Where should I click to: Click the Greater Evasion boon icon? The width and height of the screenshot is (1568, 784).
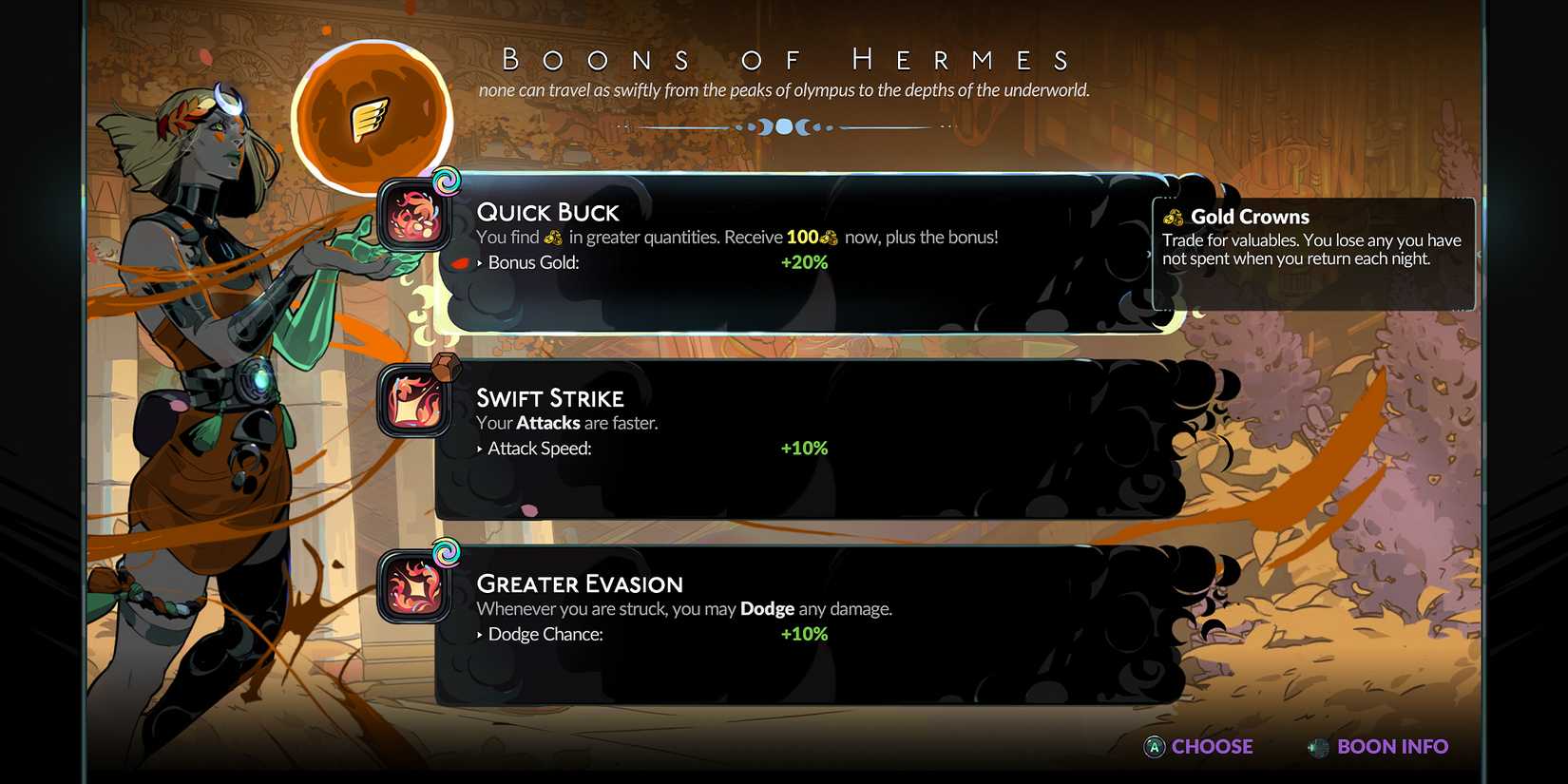(412, 587)
